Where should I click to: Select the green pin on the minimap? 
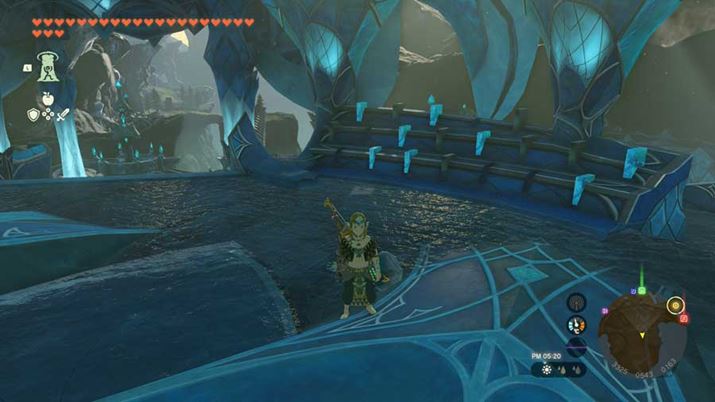click(x=641, y=291)
